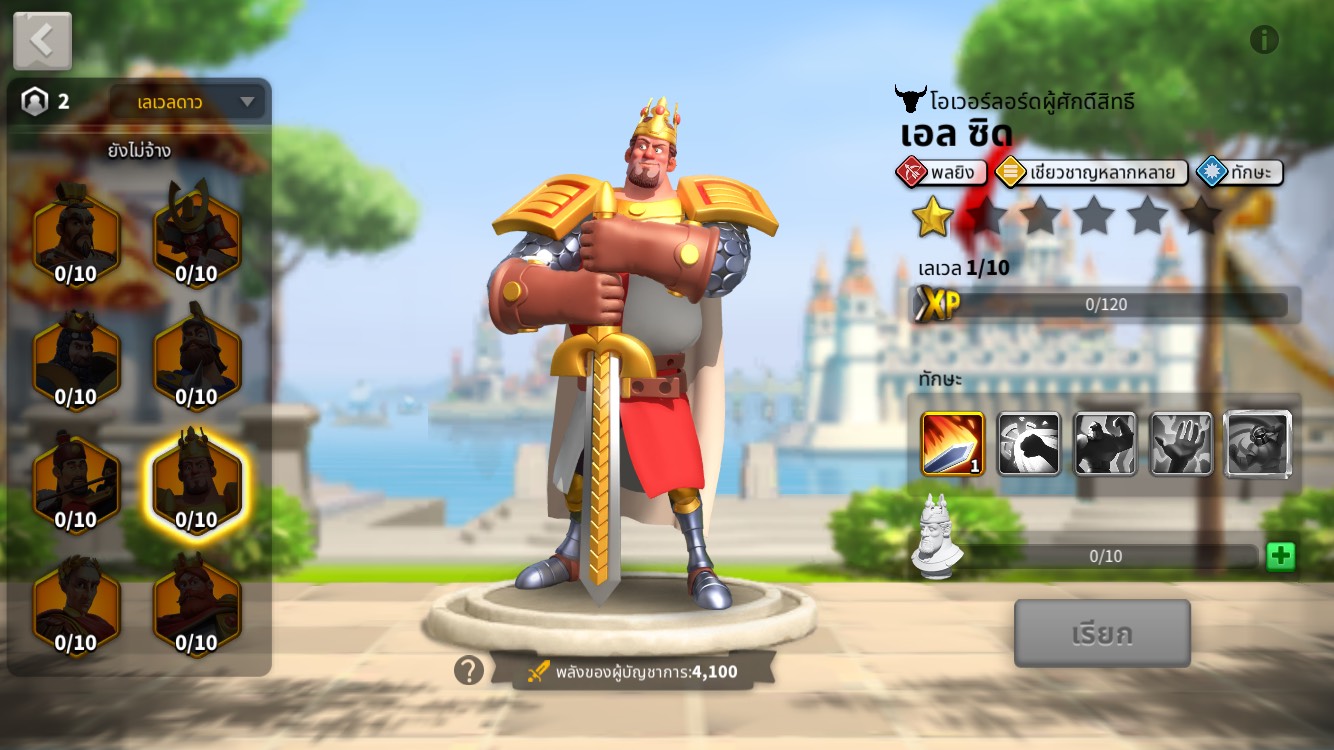Open the info icon in top-right corner

tap(1264, 37)
